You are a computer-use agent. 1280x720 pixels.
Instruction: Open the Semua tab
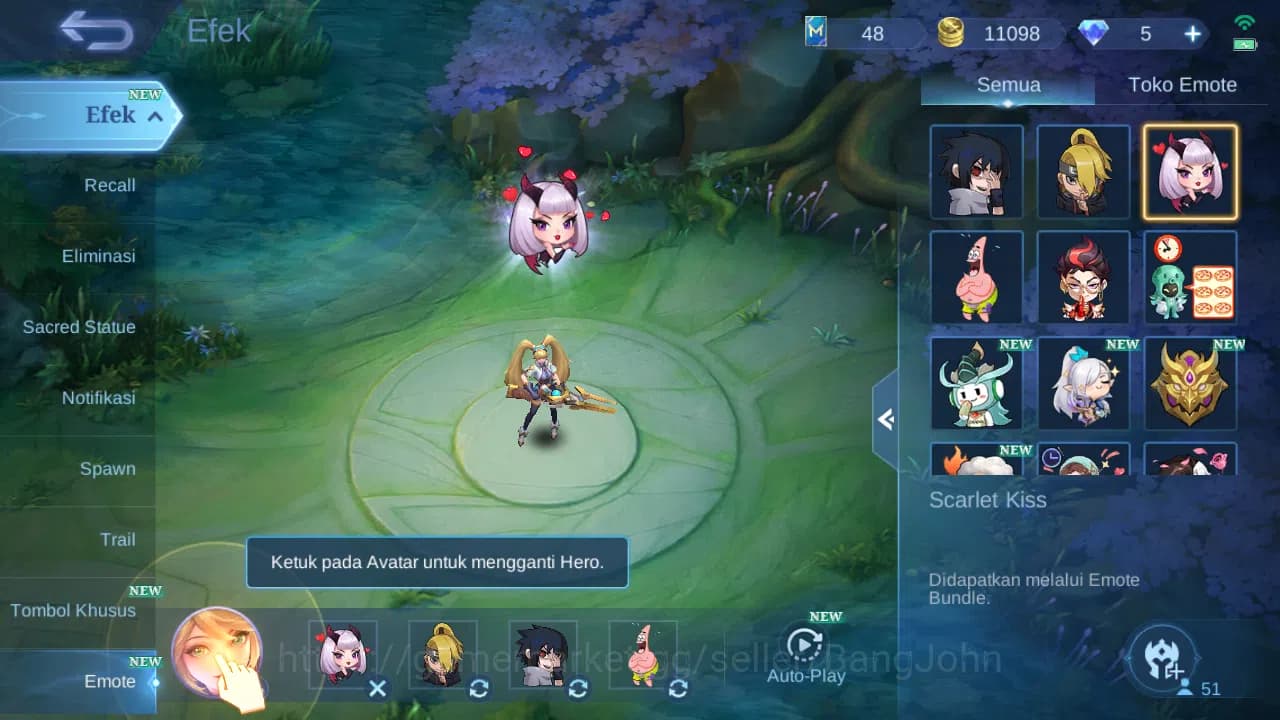coord(1007,85)
